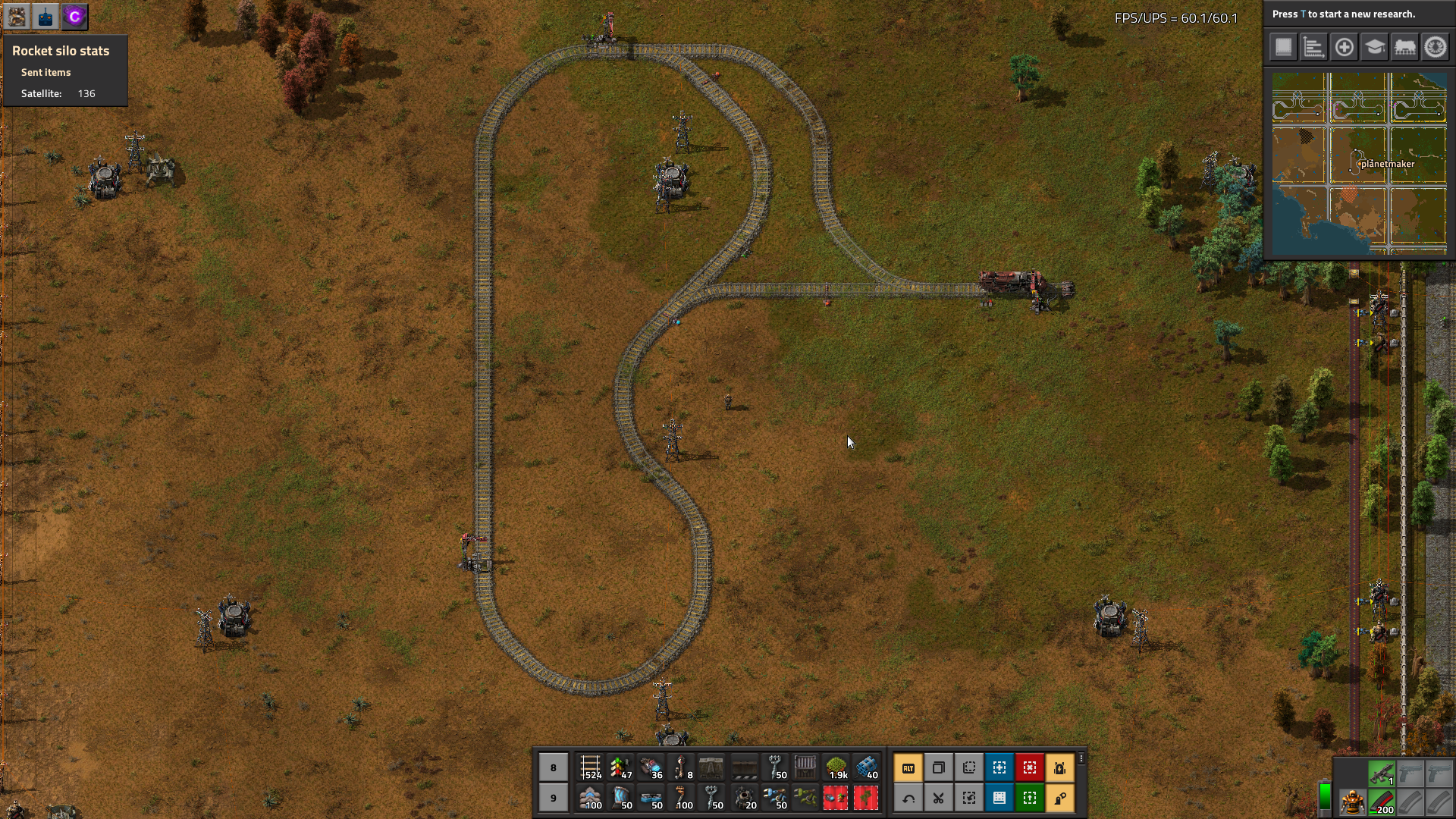This screenshot has width=1456, height=819.
Task: Select cliff explosives from the quickbar
Action: coord(866,767)
